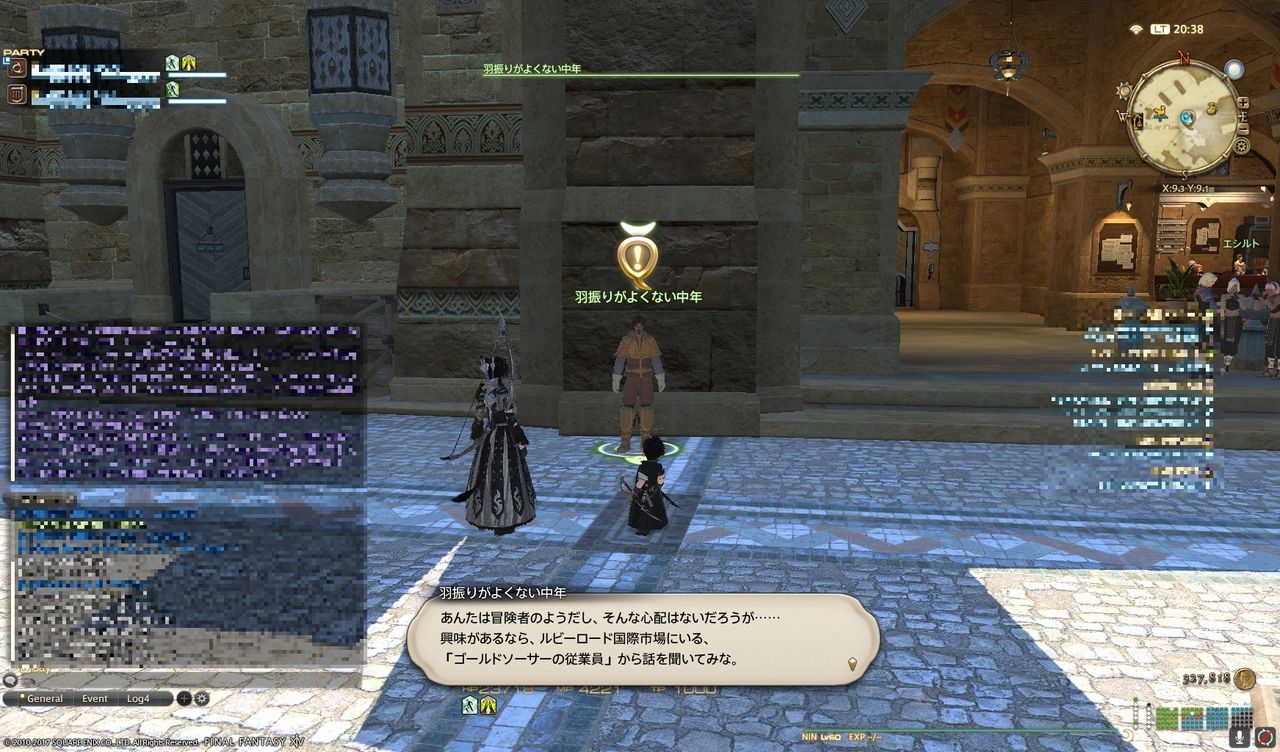Switch to the Event chat tab

[95, 699]
